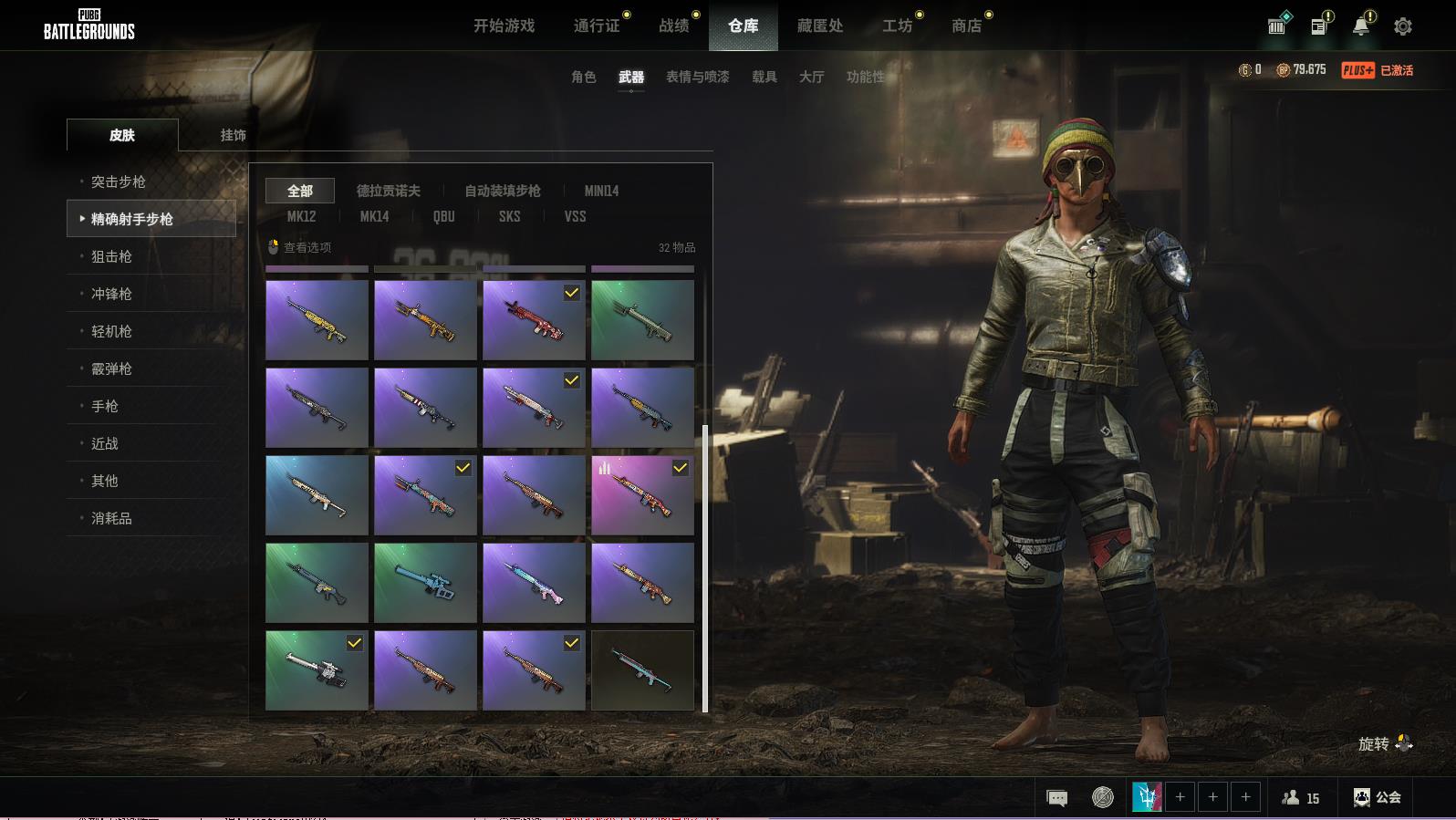Image resolution: width=1456 pixels, height=820 pixels.
Task: Switch to the 挂饰 charms tab
Action: 233,135
